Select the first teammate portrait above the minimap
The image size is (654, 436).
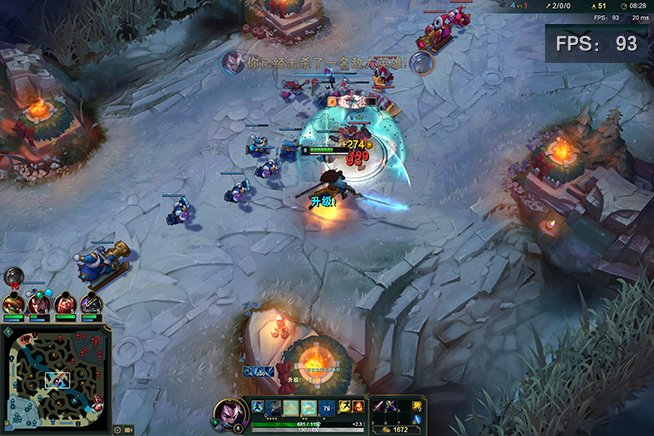14,302
